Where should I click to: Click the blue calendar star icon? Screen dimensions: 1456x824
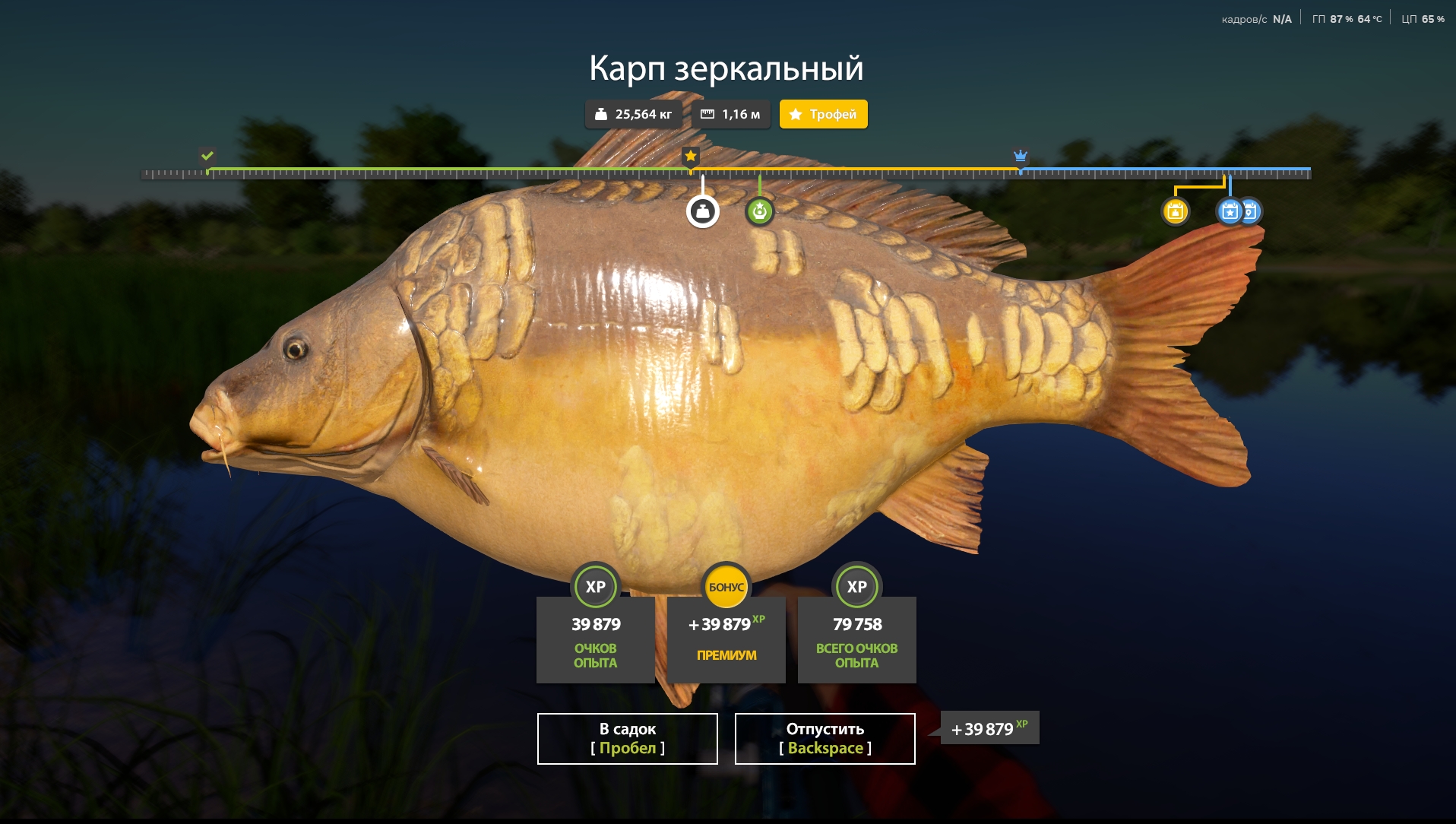click(1229, 211)
